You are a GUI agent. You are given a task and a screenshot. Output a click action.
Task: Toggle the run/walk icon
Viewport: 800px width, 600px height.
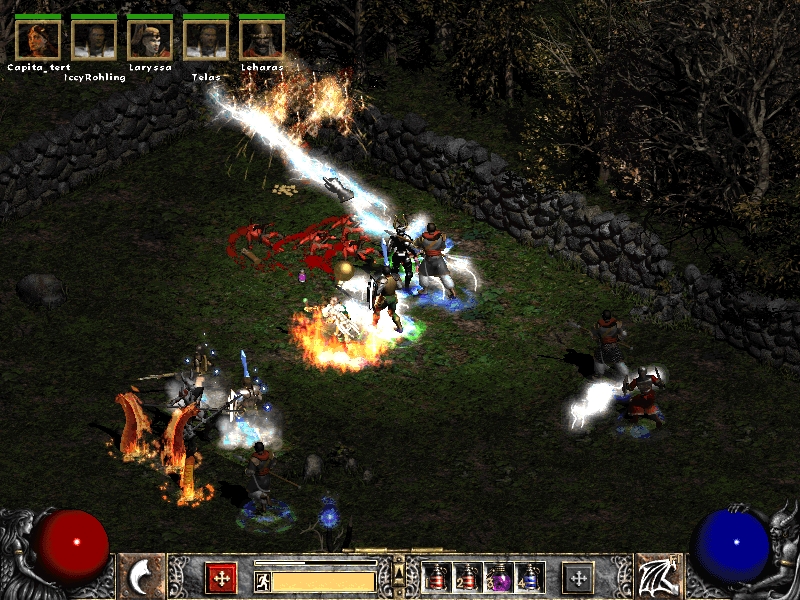point(263,581)
